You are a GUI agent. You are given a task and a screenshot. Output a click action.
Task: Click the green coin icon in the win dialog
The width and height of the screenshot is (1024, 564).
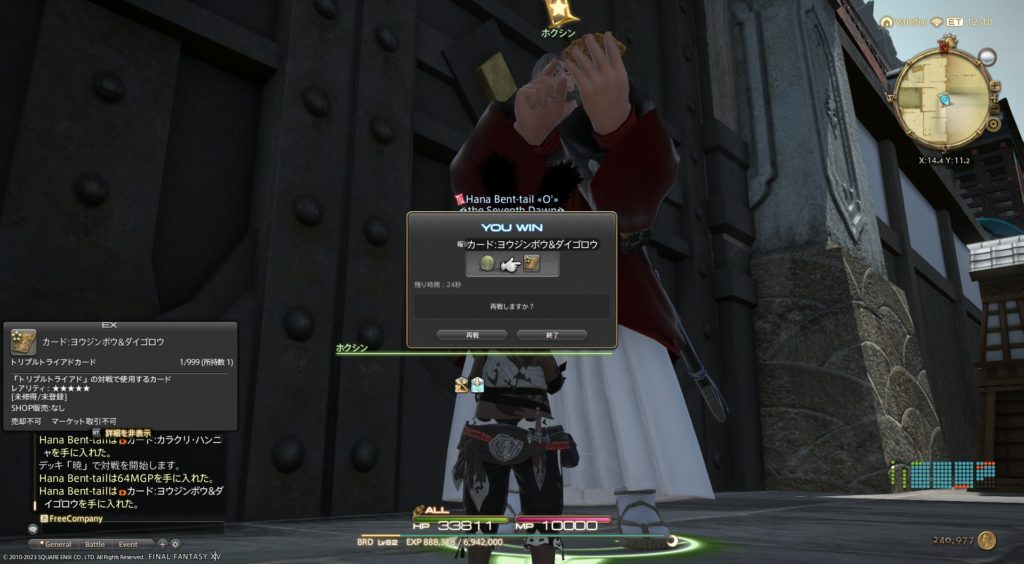[x=487, y=264]
